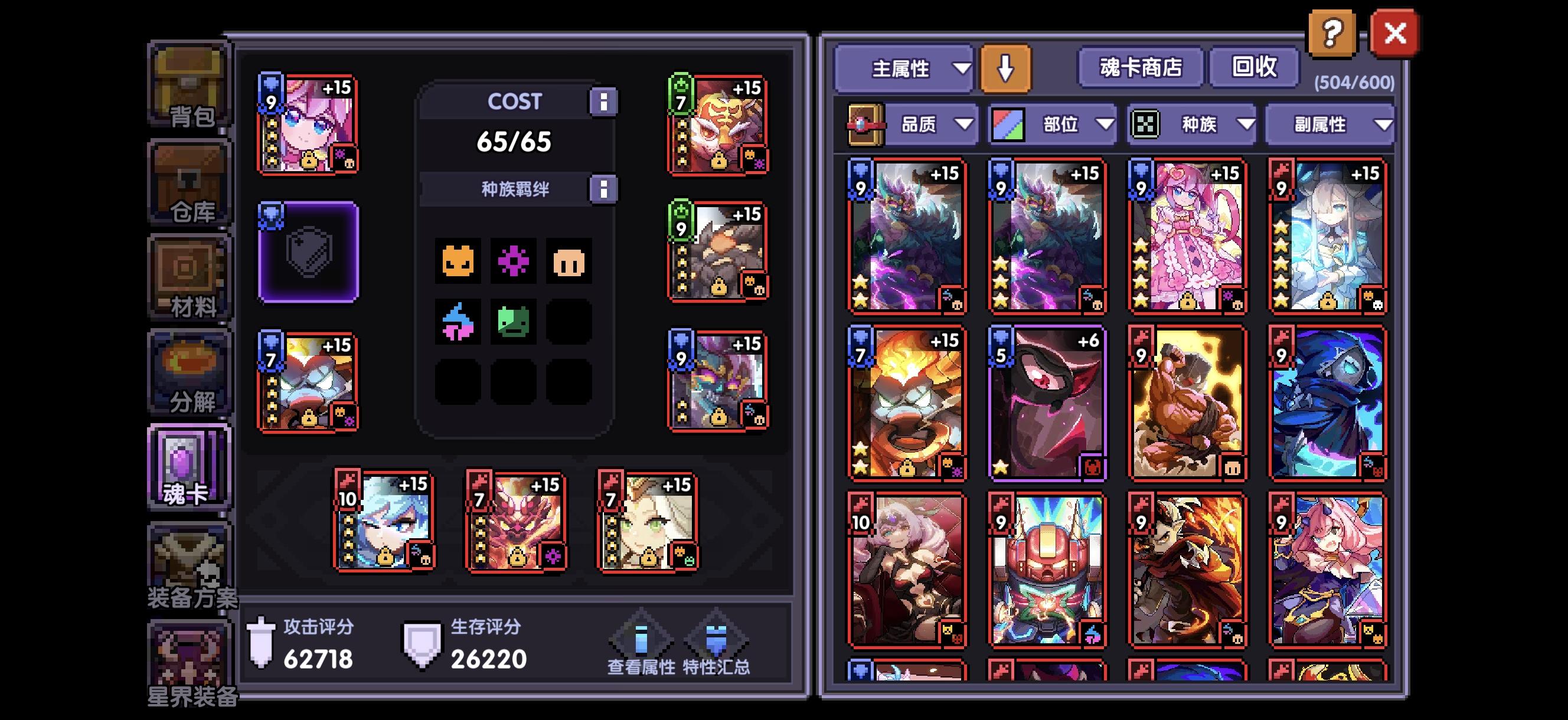Click the info icon next to COST

[x=603, y=102]
